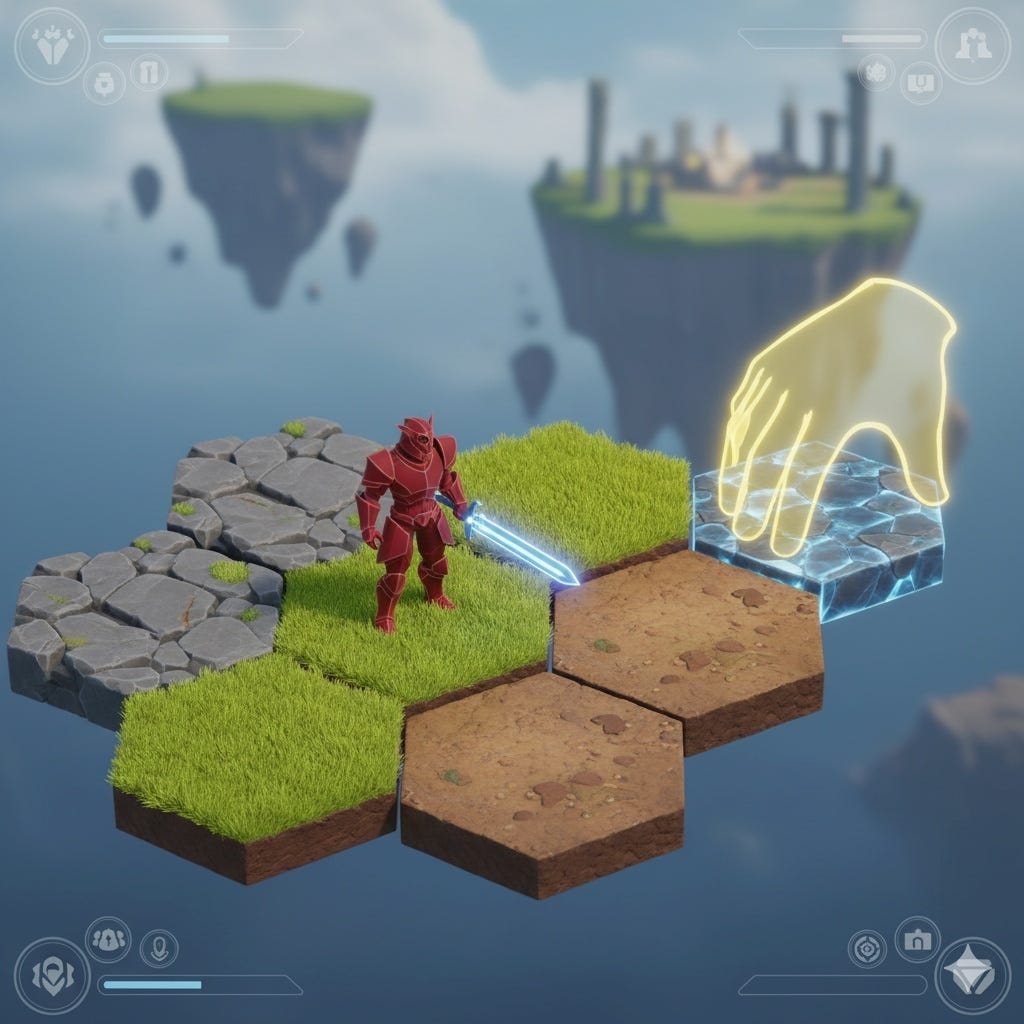Click the large crystal emblem in the bottom-right corner

(x=971, y=976)
